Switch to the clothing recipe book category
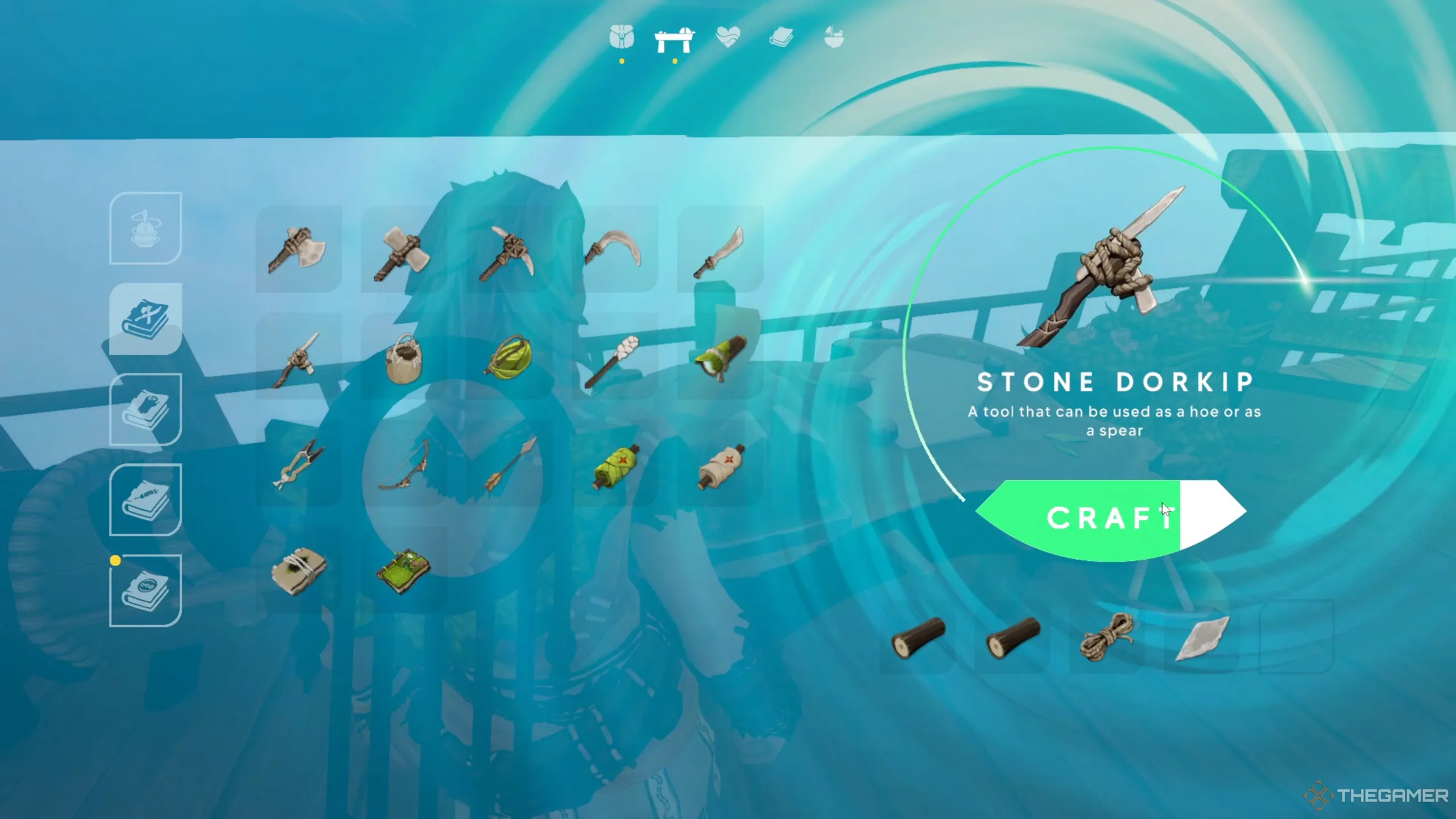Screen dimensions: 1456x819 coord(146,409)
